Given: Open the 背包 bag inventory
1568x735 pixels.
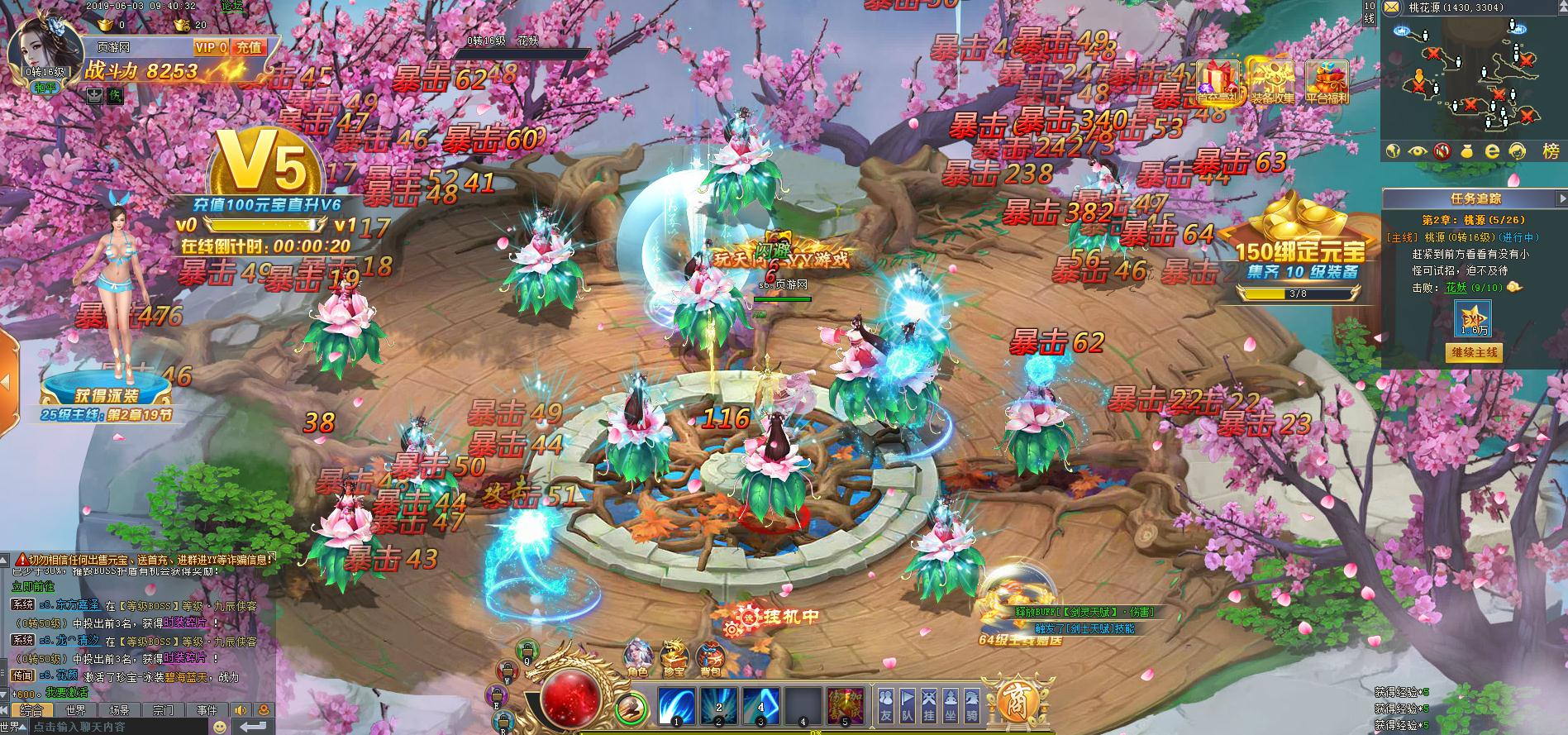Looking at the screenshot, I should [x=710, y=657].
